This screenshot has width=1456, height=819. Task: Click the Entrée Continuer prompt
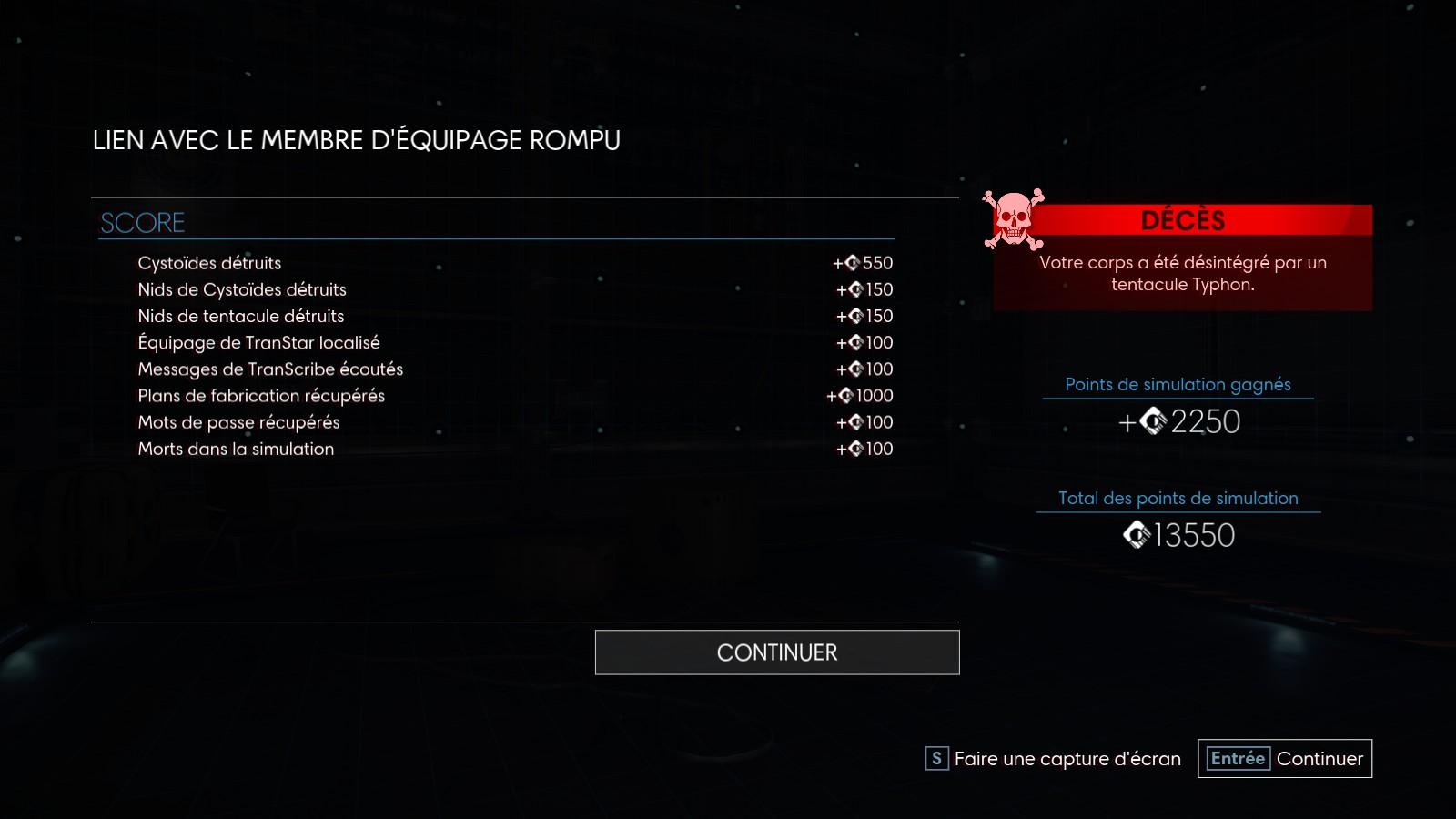tap(1284, 757)
